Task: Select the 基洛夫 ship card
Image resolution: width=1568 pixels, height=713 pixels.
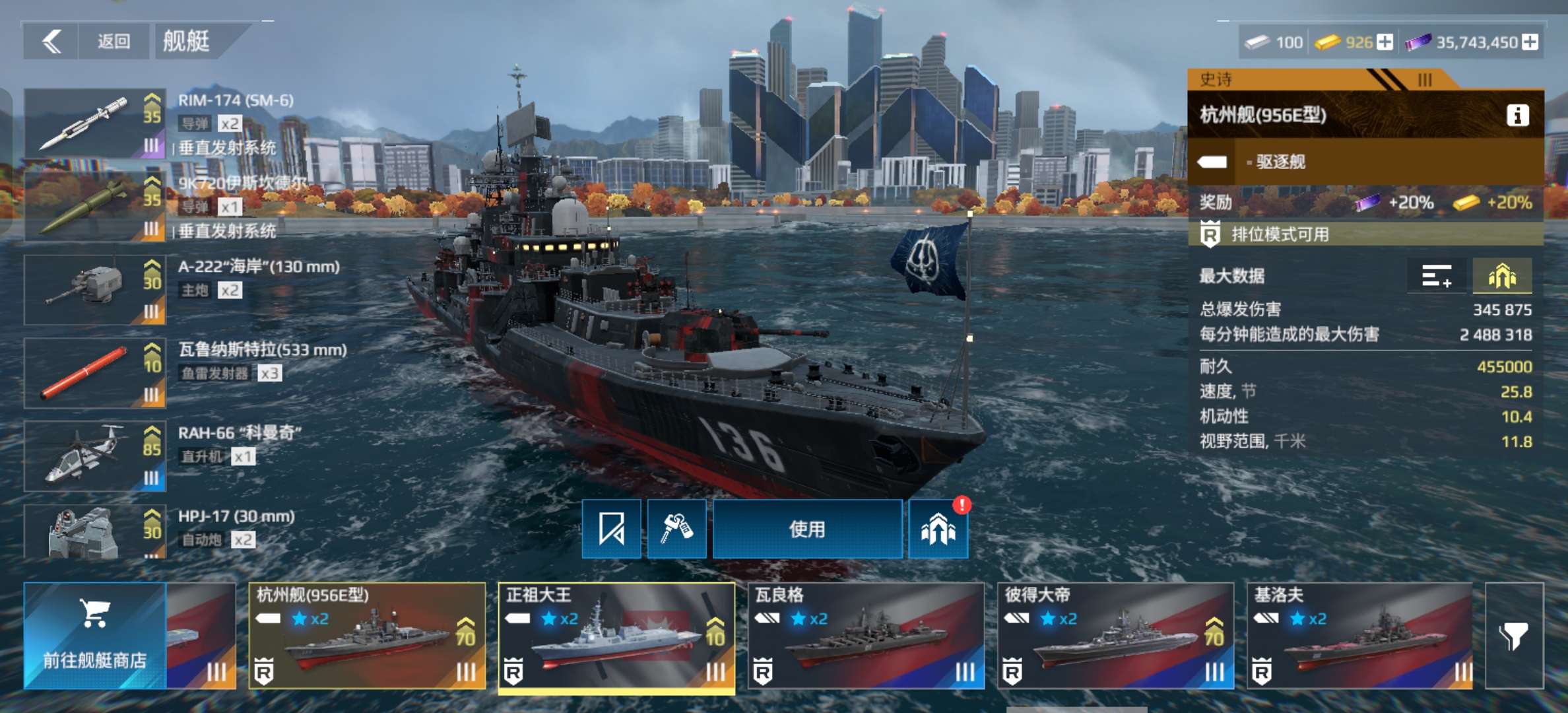Action: 1359,636
